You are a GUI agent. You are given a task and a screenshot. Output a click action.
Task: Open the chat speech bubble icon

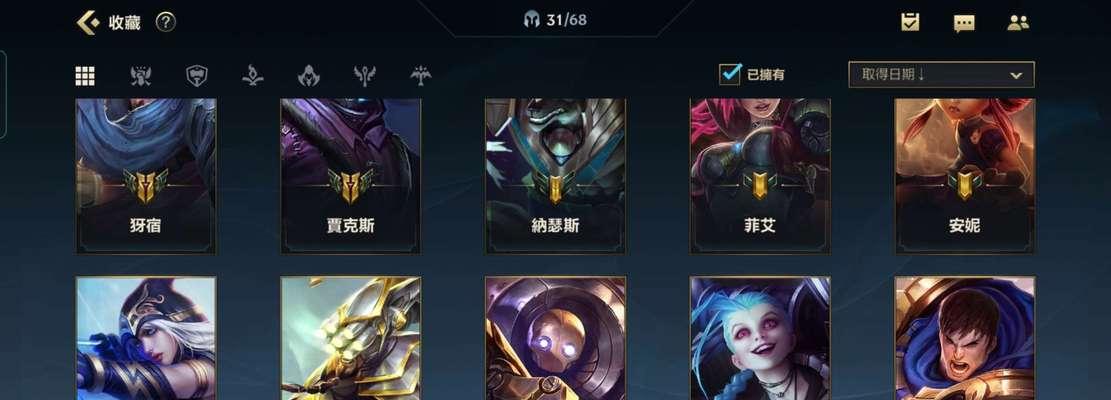pyautogui.click(x=964, y=23)
